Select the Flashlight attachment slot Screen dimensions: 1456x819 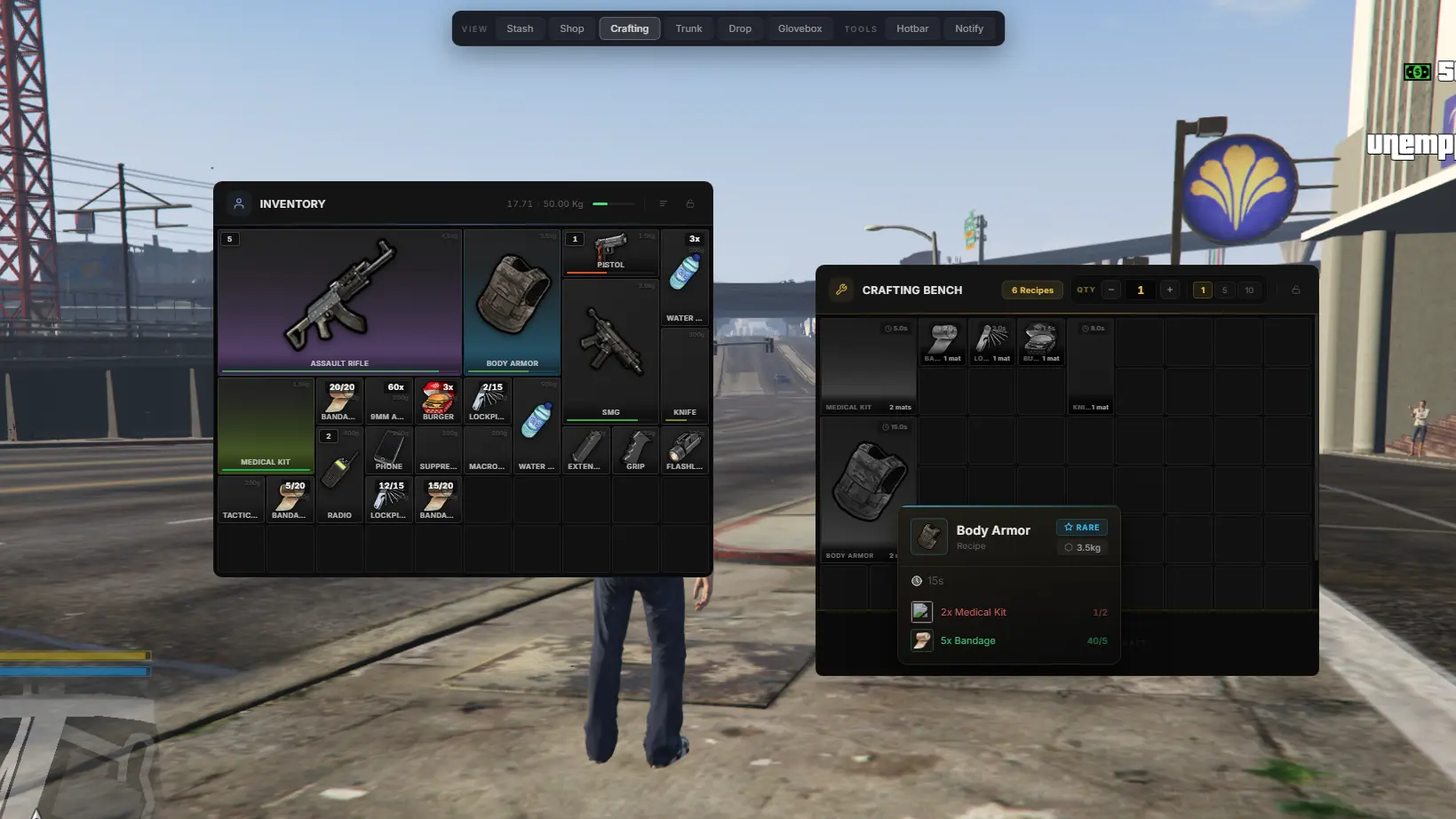pyautogui.click(x=684, y=450)
